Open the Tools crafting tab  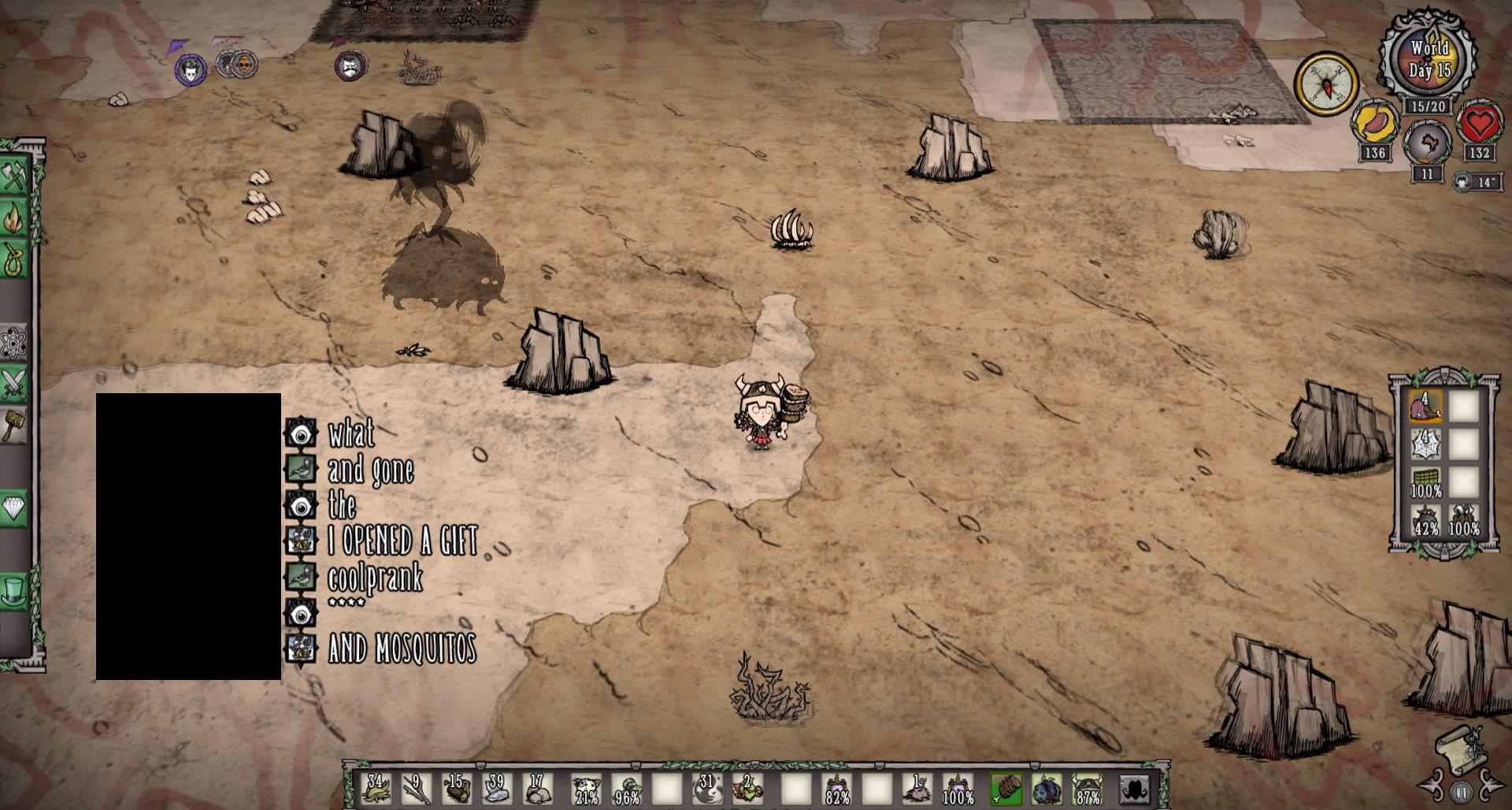pos(14,176)
